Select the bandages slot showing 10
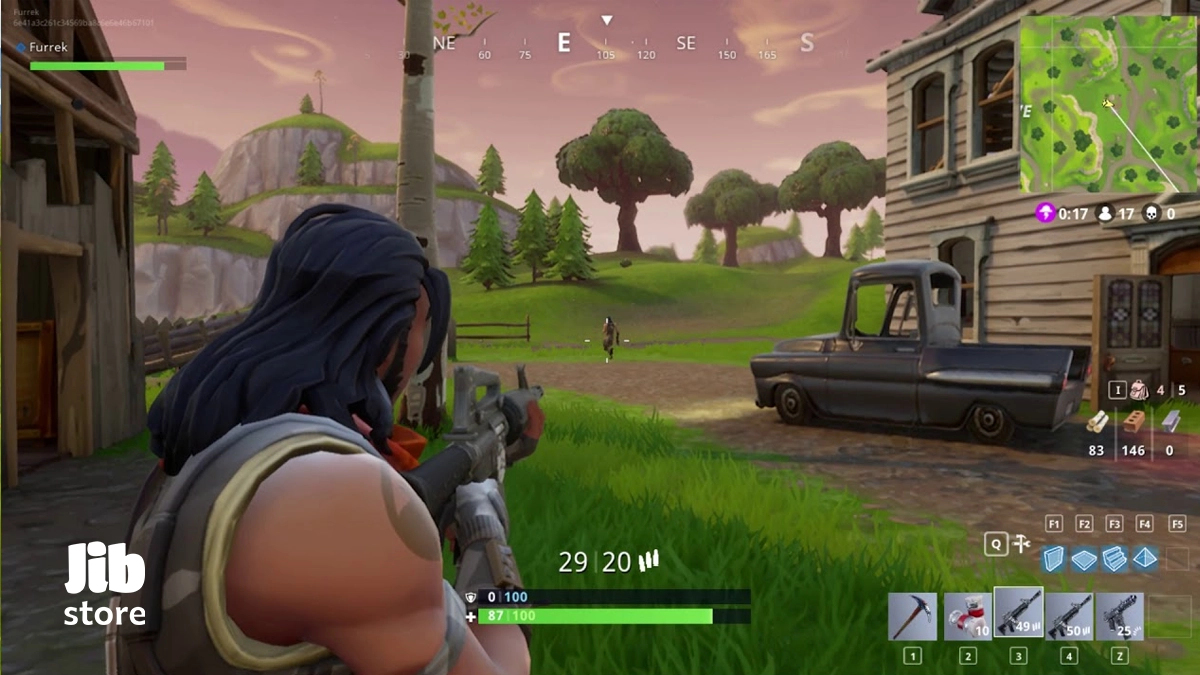1200x675 pixels. pyautogui.click(x=967, y=616)
